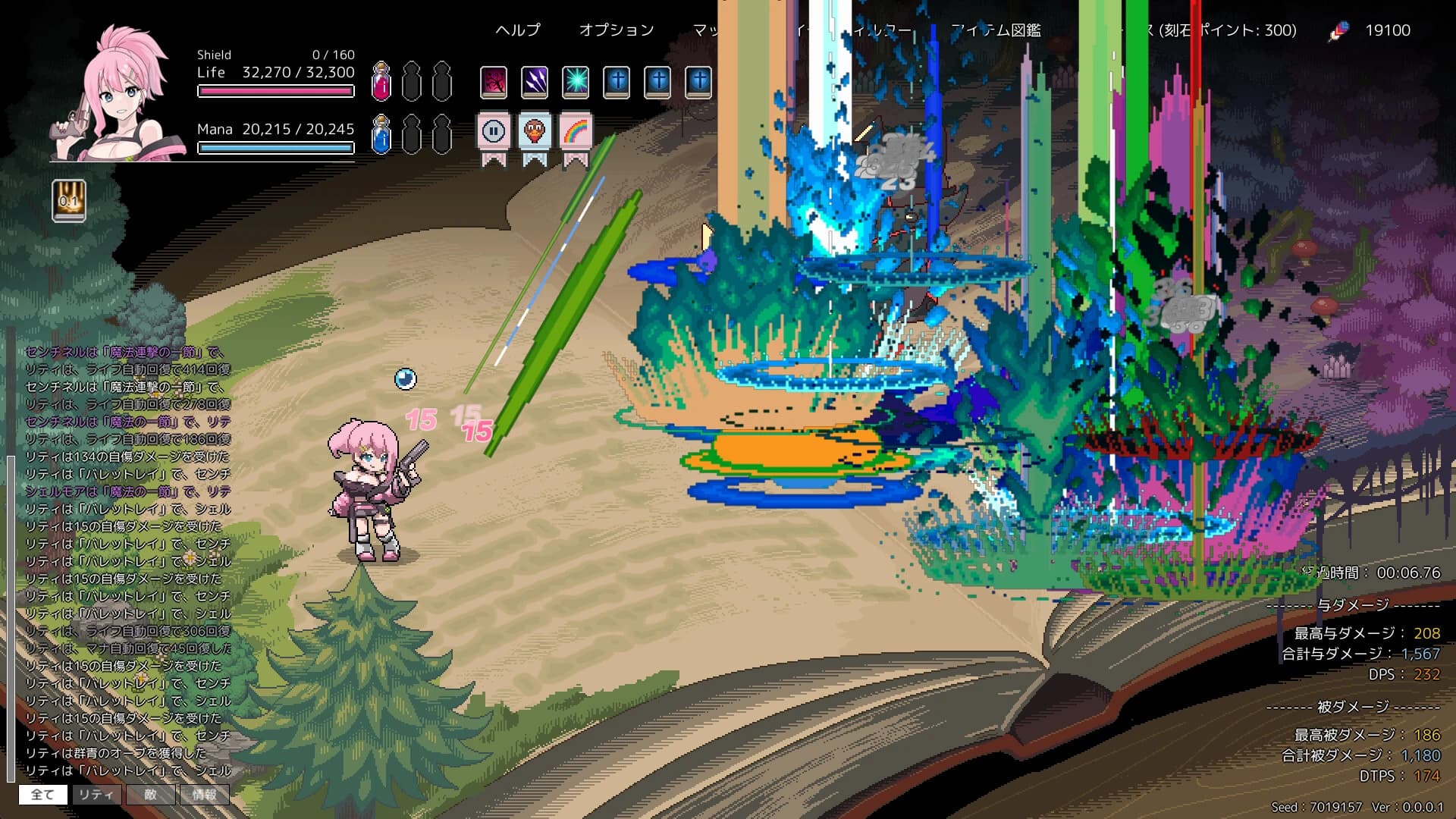
Task: Switch to the 情報 log tab
Action: 206,794
